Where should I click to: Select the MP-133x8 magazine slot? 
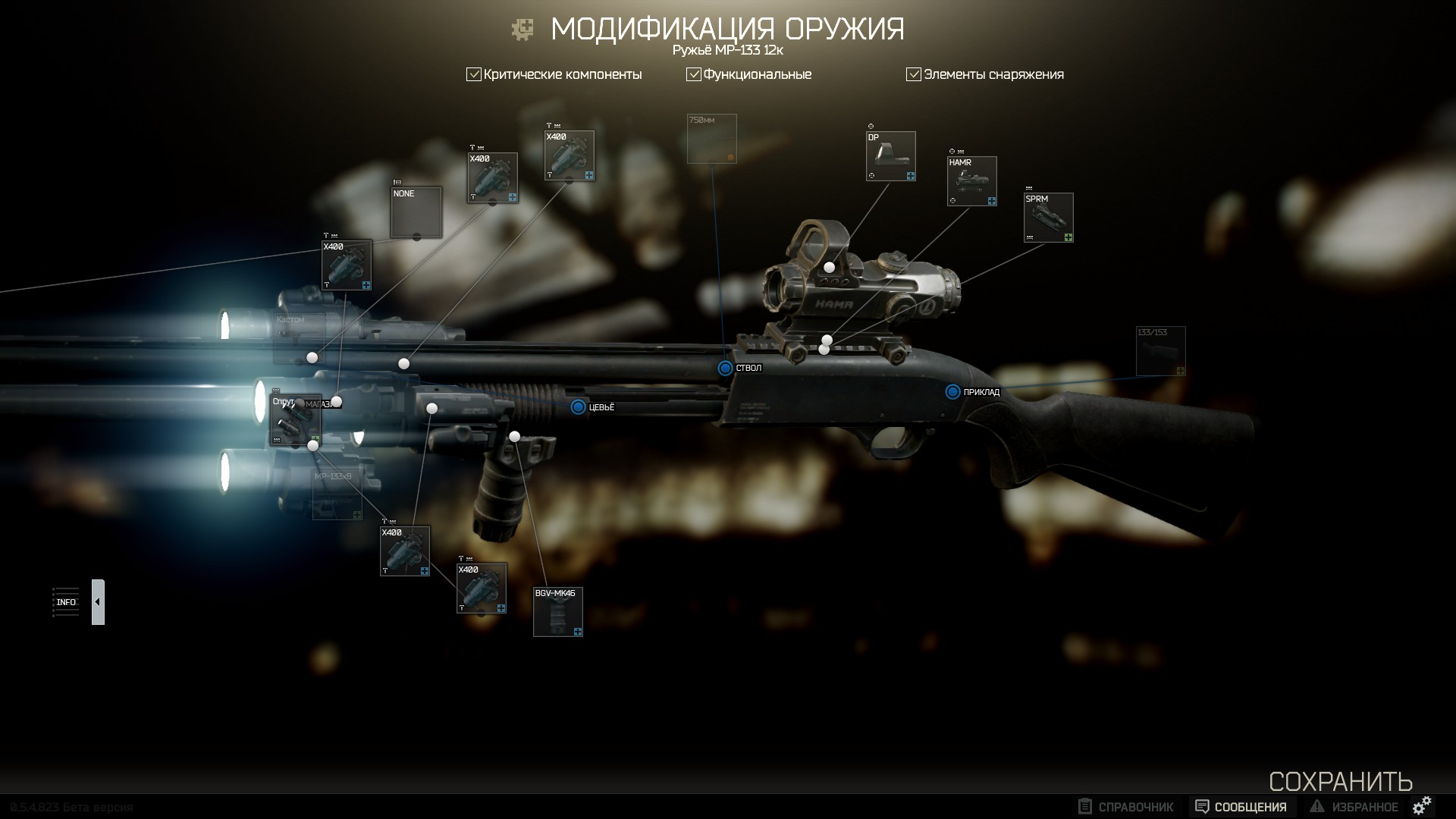(337, 495)
